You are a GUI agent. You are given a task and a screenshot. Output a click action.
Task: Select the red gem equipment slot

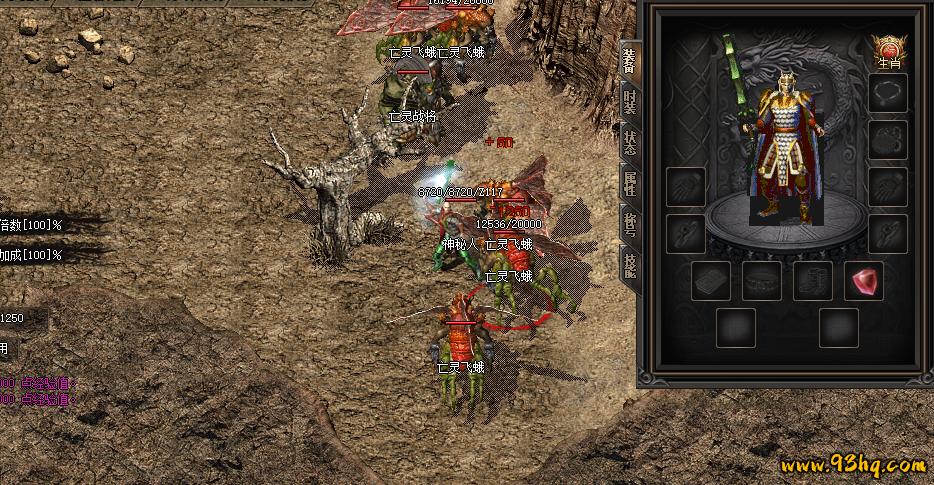[x=864, y=281]
